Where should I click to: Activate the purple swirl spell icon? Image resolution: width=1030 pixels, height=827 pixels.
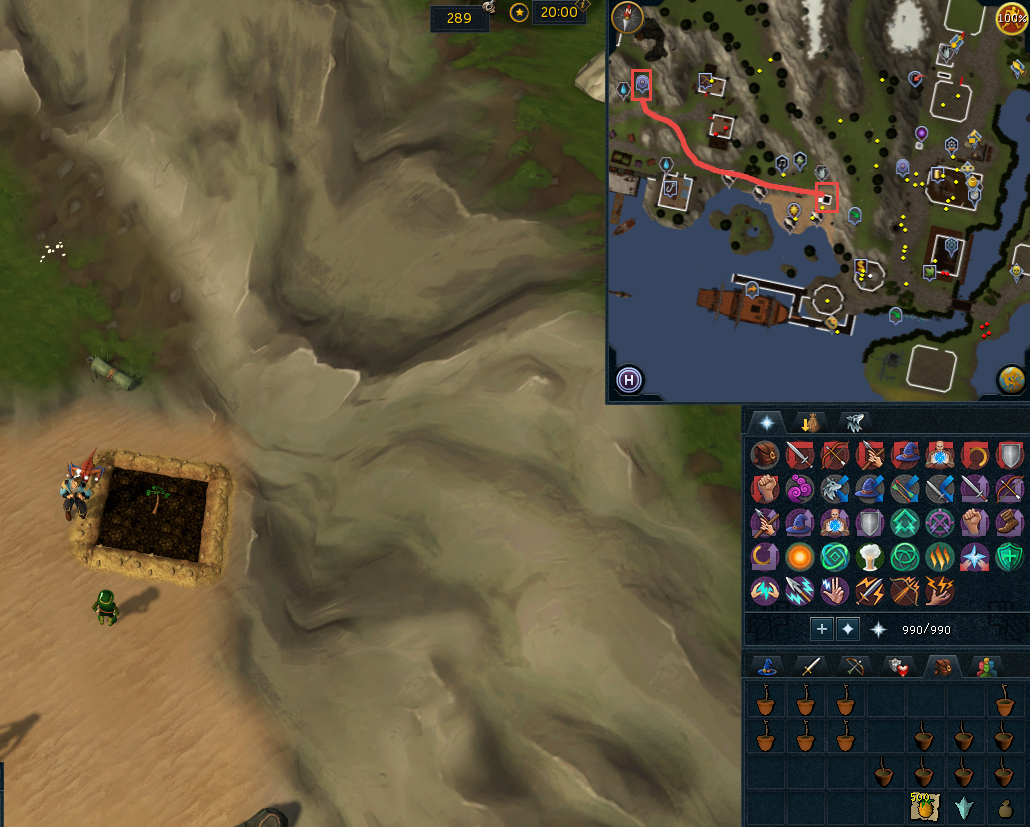800,489
